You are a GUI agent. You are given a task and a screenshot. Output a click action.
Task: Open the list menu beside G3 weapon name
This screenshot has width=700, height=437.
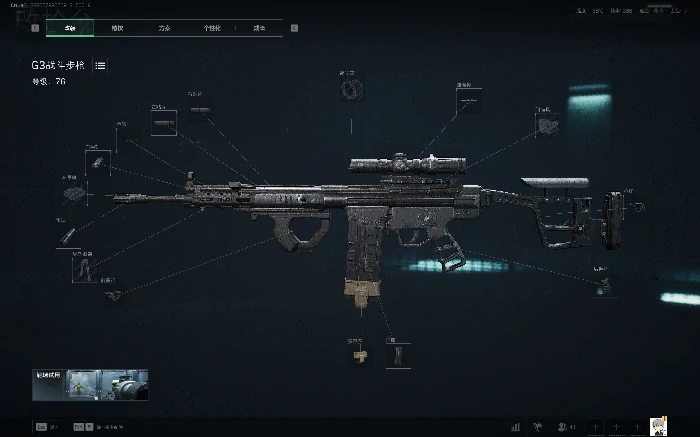tap(101, 65)
